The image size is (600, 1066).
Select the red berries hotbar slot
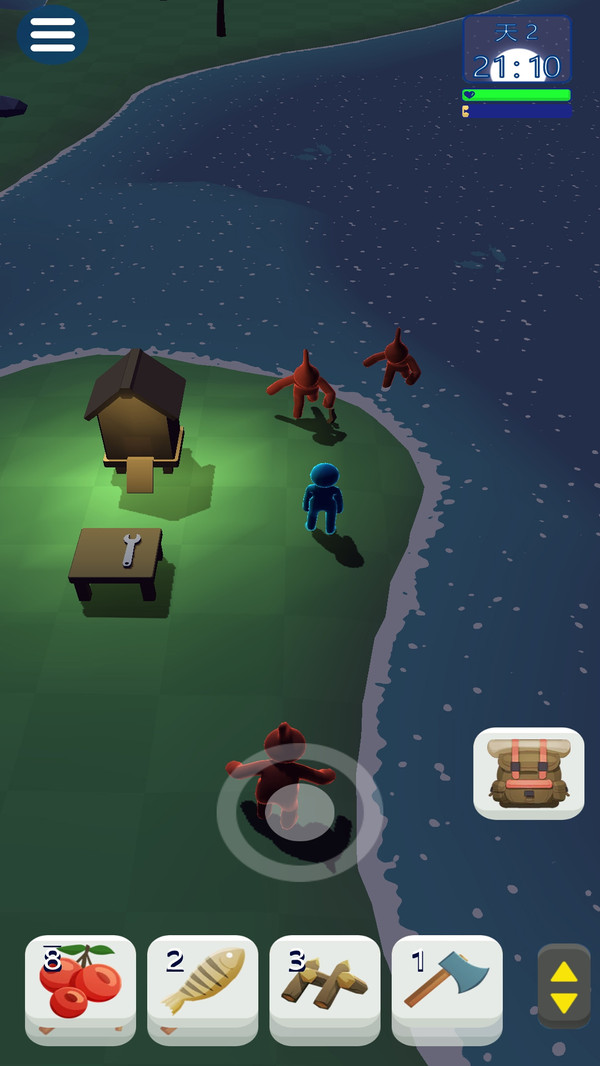(x=80, y=984)
